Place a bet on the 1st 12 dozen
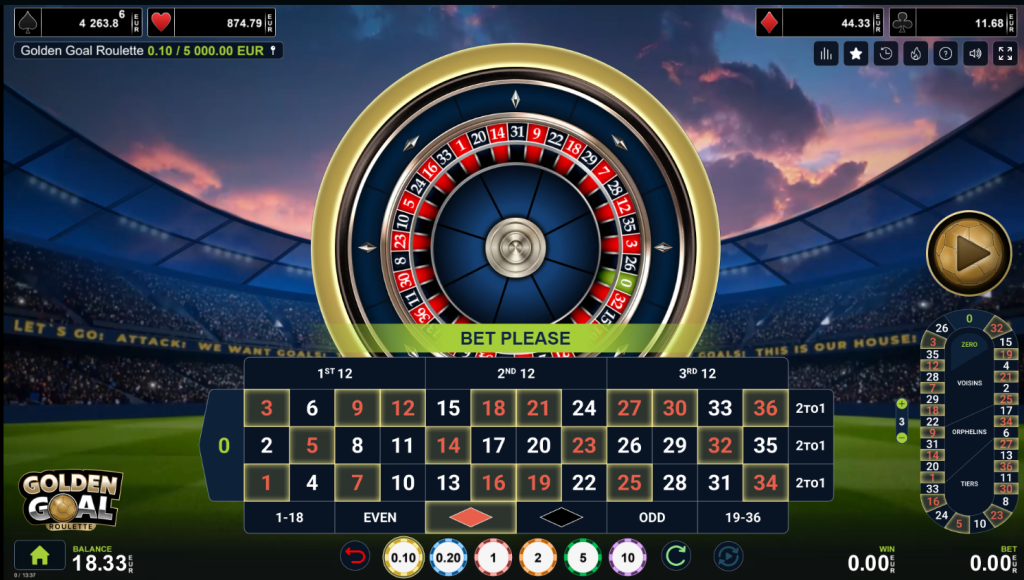 coord(334,373)
